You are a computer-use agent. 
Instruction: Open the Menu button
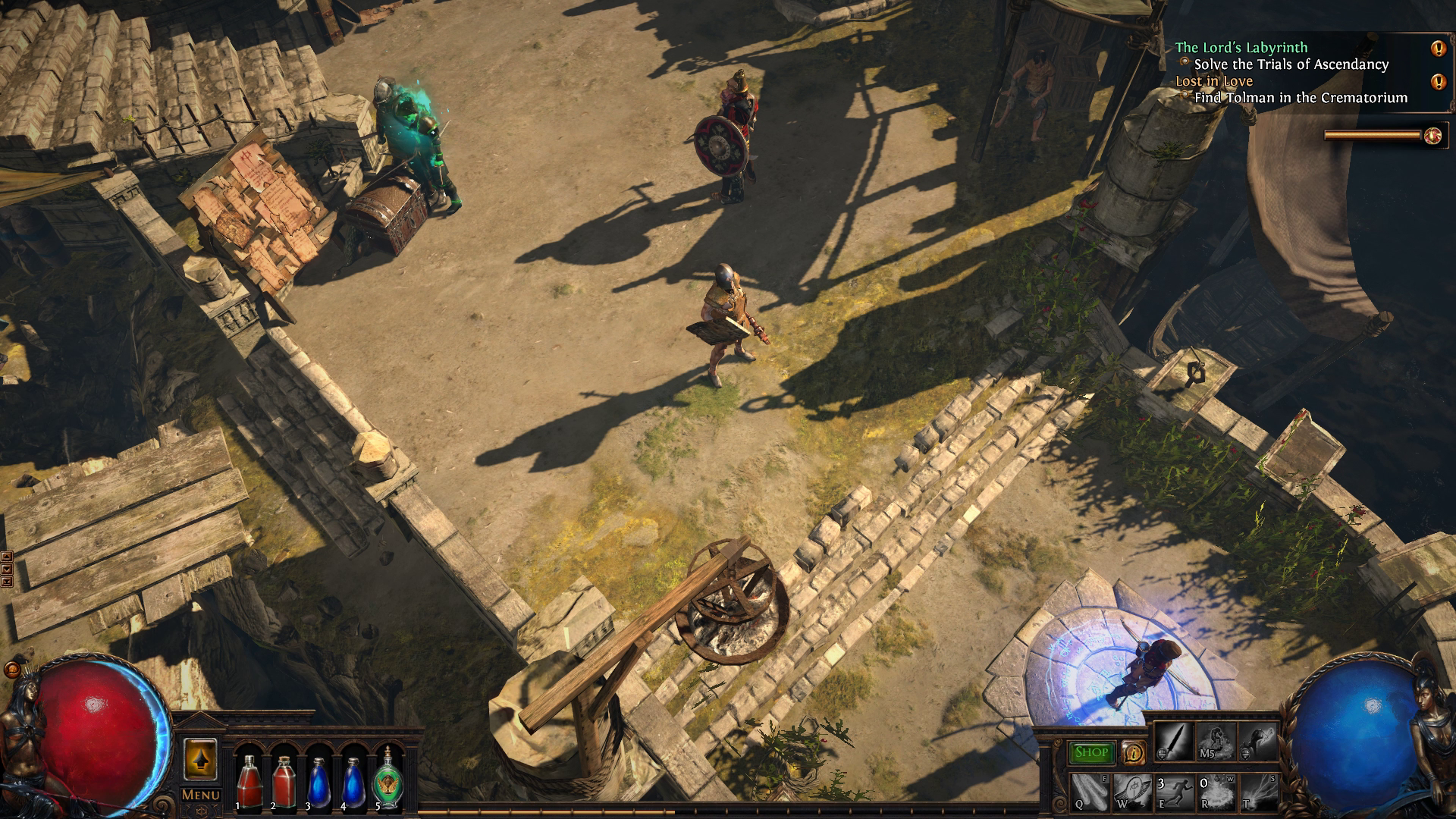(201, 795)
